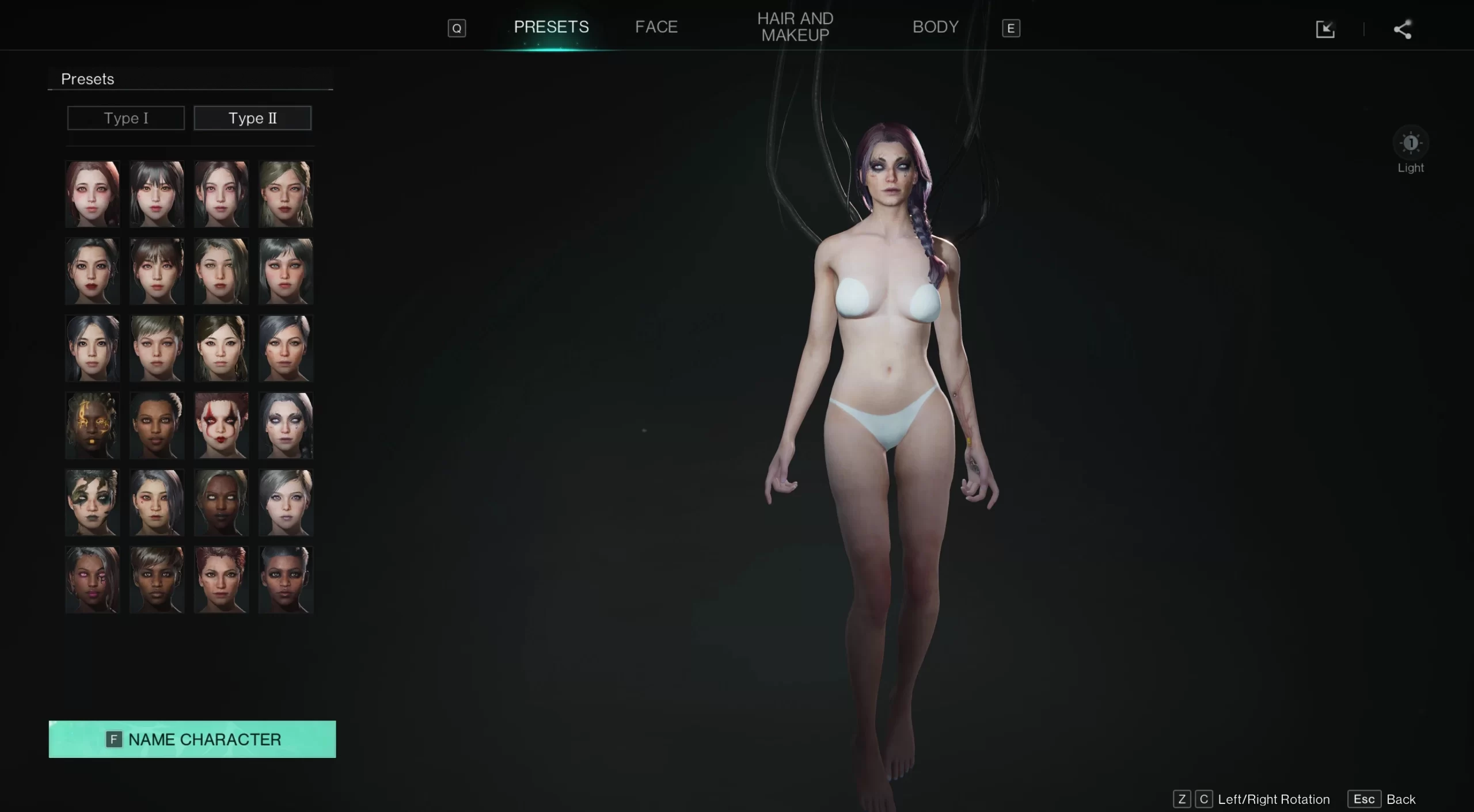This screenshot has height=812, width=1474.
Task: Click the Esc key icon beside Back
Action: [1365, 799]
